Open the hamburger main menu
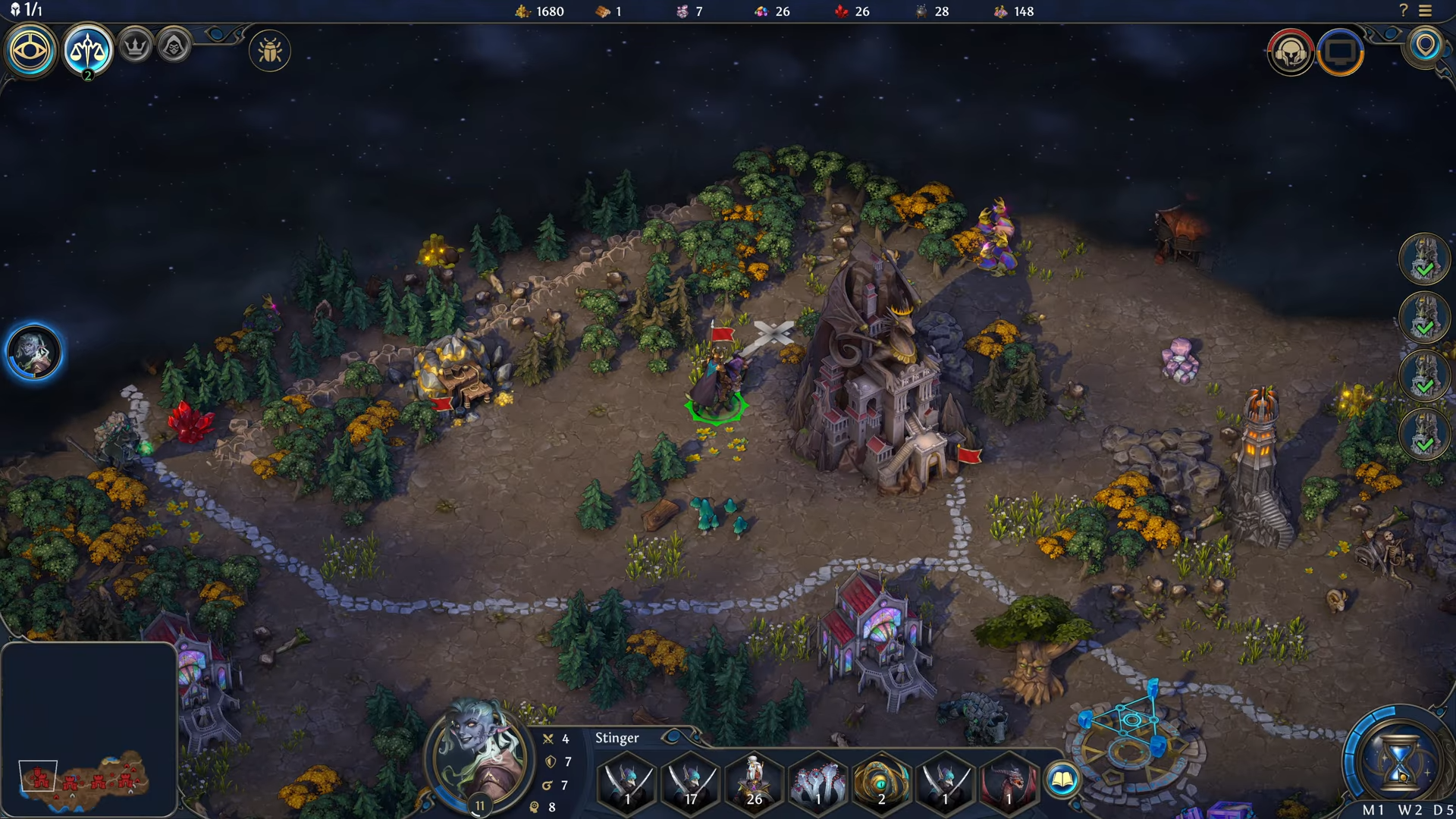1456x819 pixels. point(1426,11)
